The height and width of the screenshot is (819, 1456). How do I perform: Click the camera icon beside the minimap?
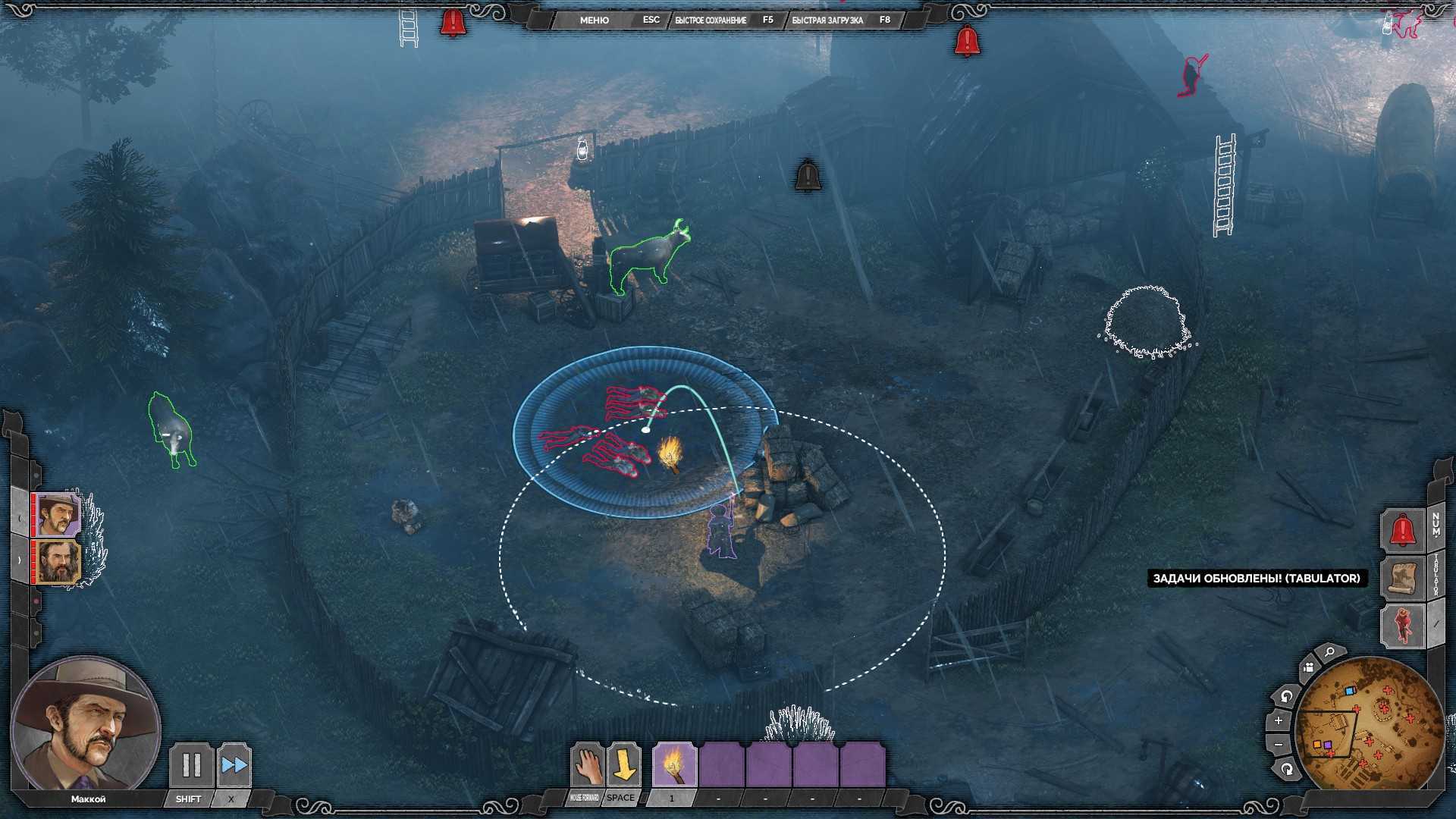coord(1308,668)
